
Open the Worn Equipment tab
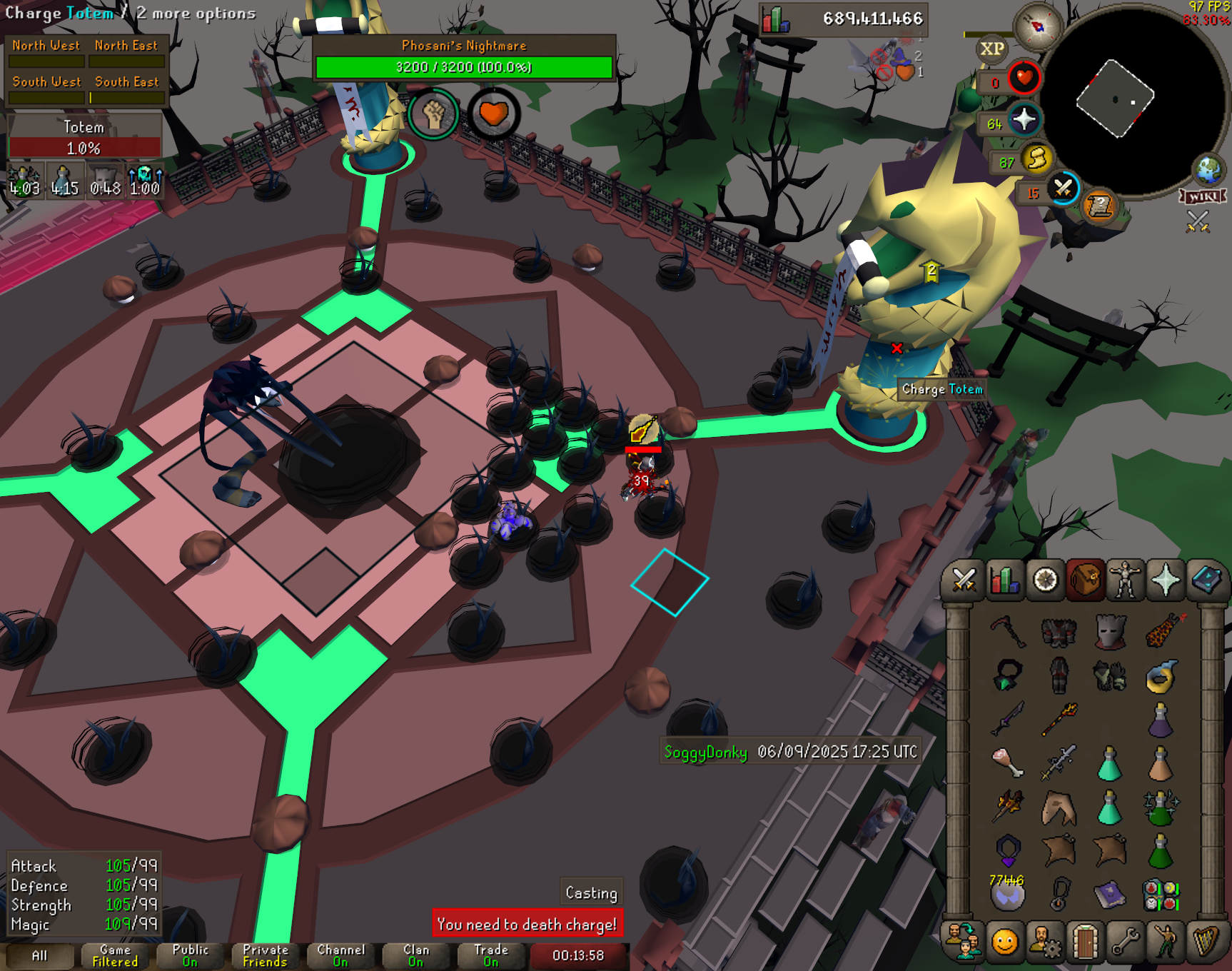coord(1126,580)
